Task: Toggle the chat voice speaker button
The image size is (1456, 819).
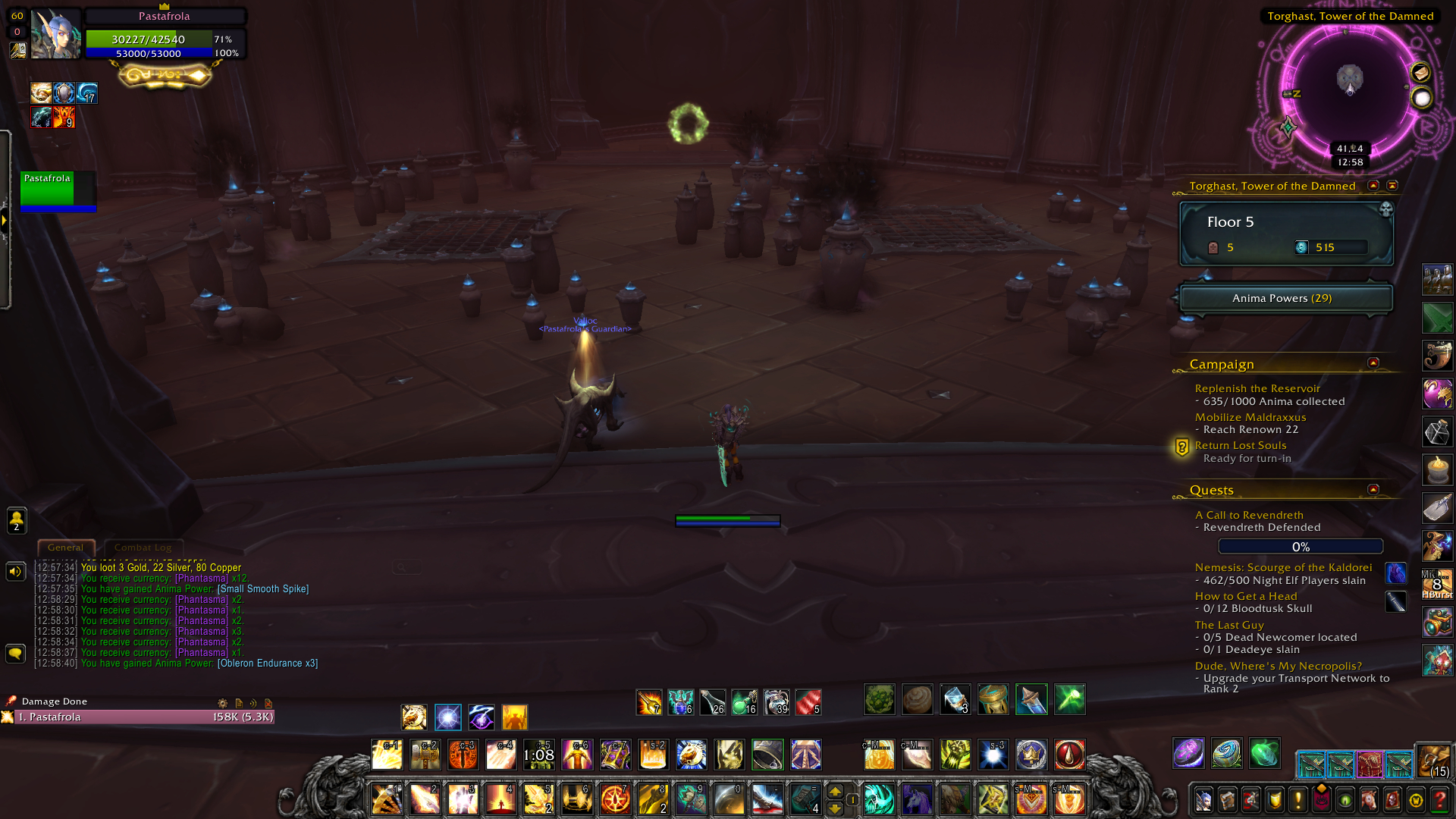Action: pos(15,572)
